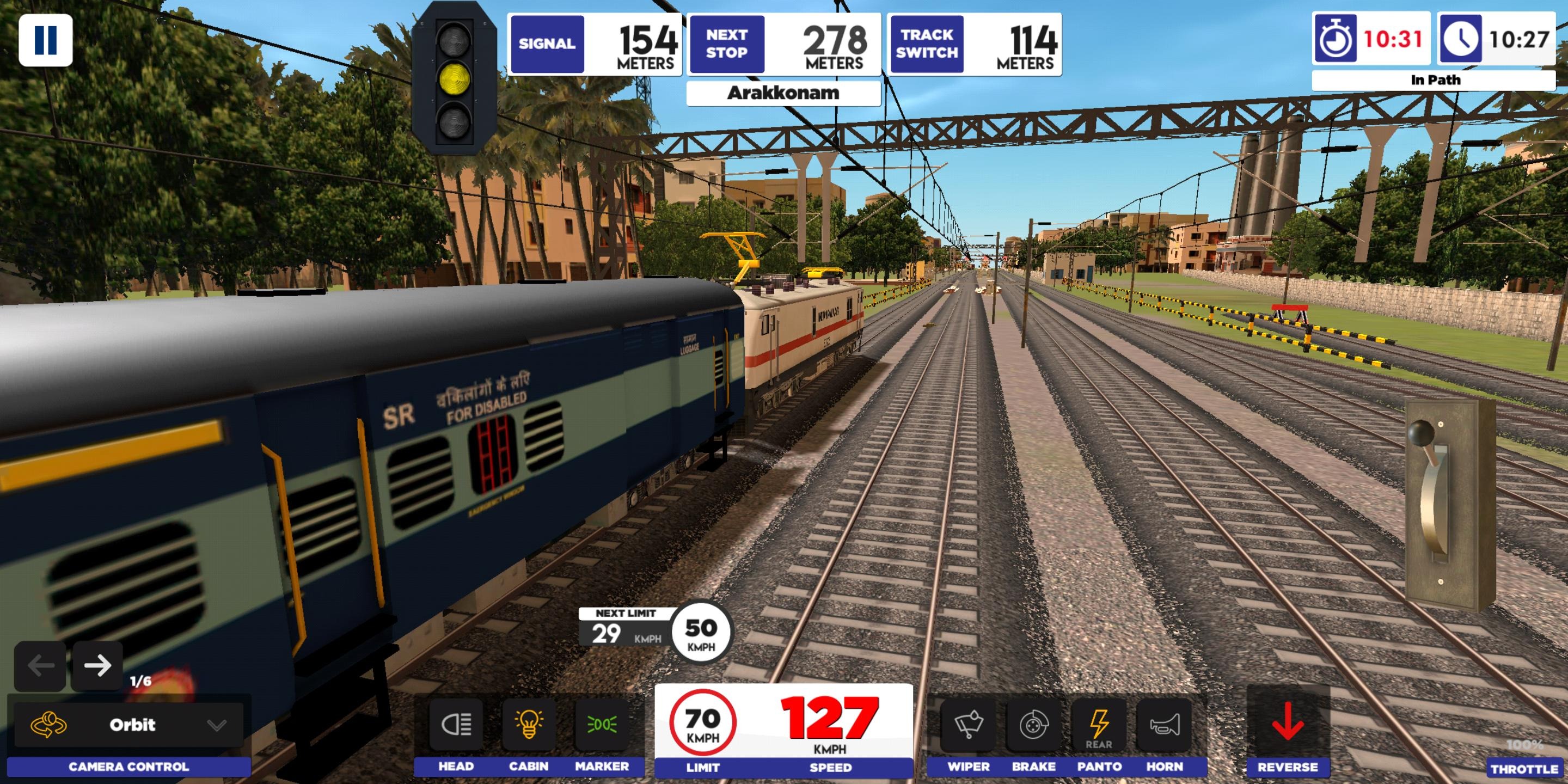Pause the game with the pause button
Viewport: 1568px width, 784px height.
pos(46,40)
